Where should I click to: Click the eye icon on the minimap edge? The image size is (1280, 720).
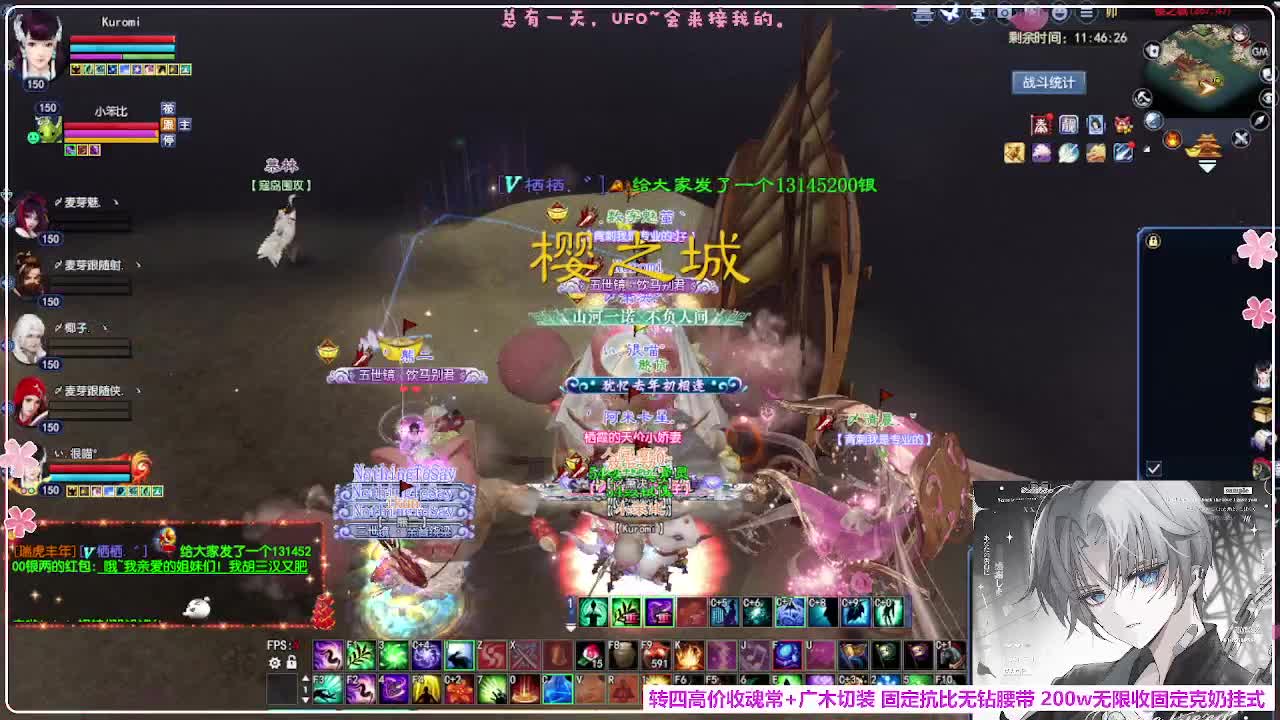(1268, 99)
